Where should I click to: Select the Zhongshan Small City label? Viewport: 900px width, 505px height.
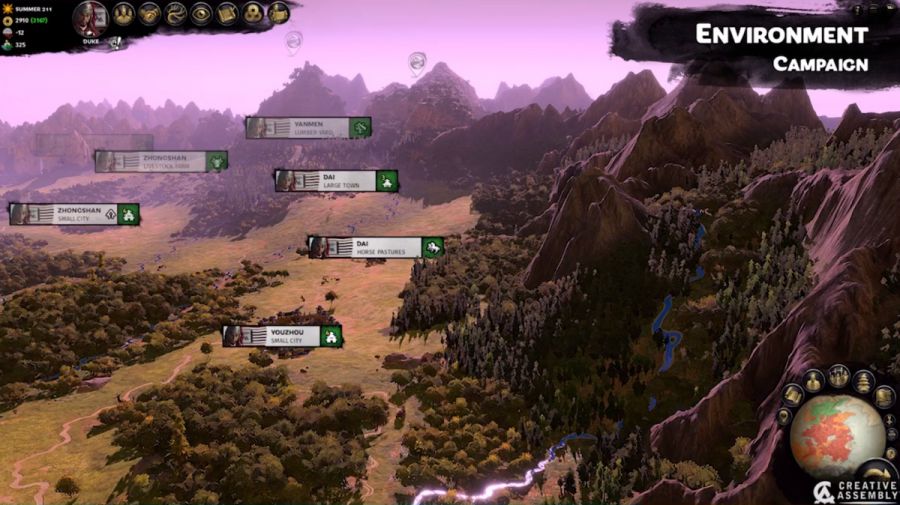coord(74,214)
